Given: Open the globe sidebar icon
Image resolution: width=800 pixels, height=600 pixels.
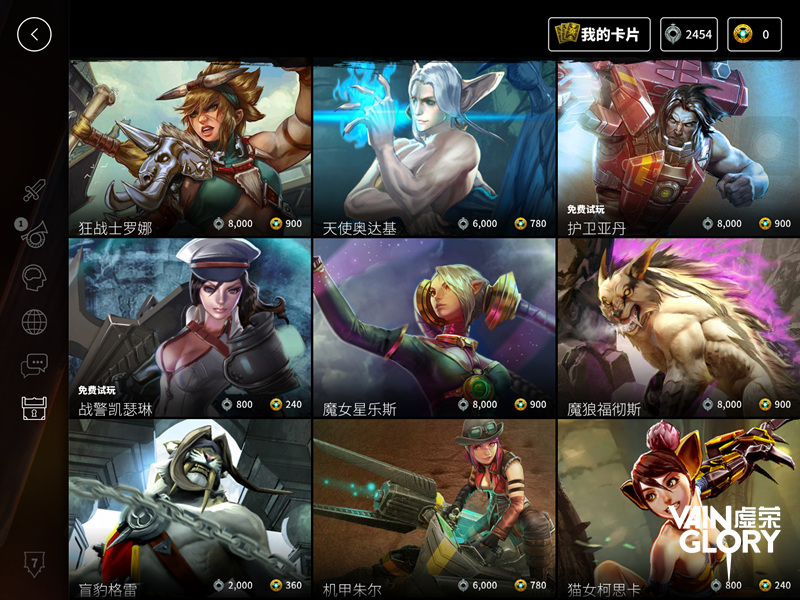Looking at the screenshot, I should click(x=35, y=322).
